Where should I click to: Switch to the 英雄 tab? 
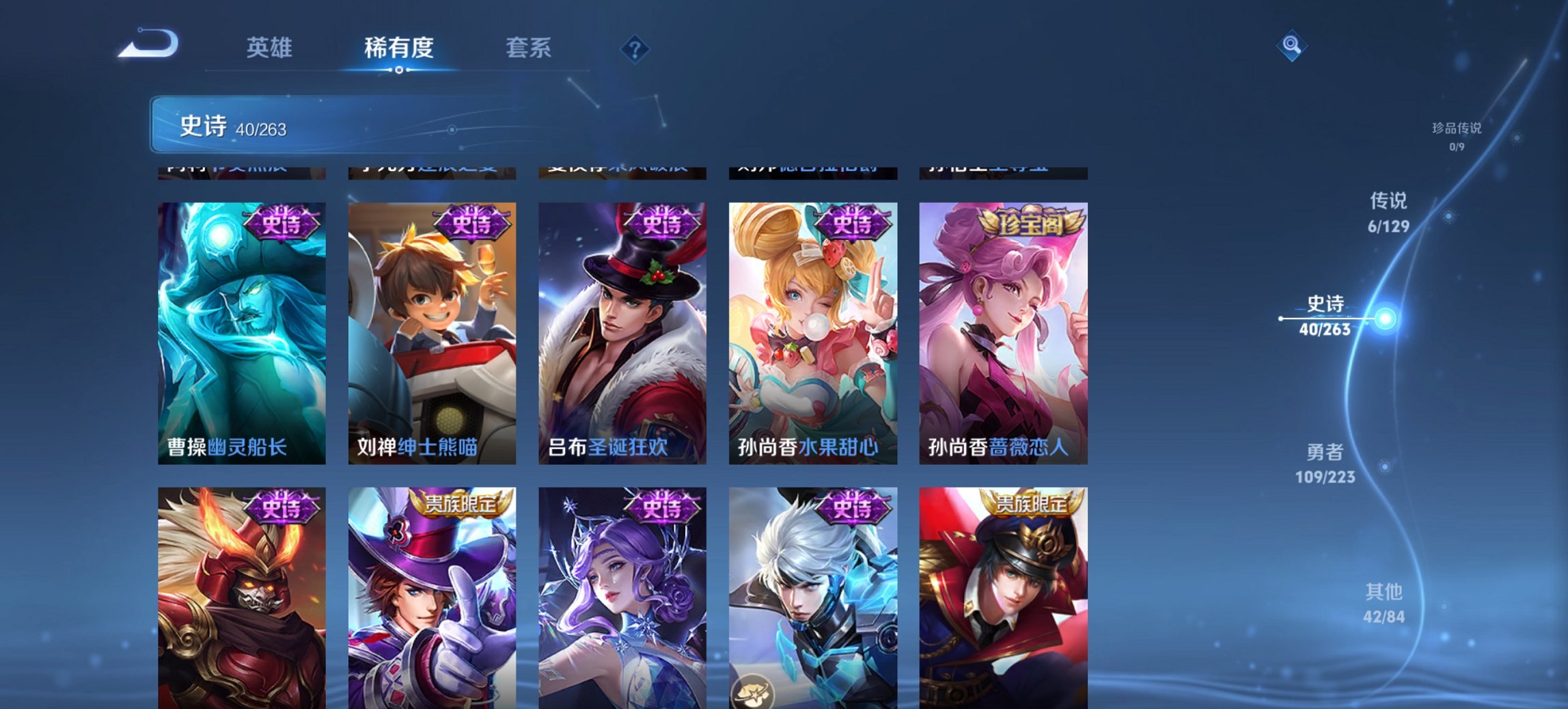[271, 48]
